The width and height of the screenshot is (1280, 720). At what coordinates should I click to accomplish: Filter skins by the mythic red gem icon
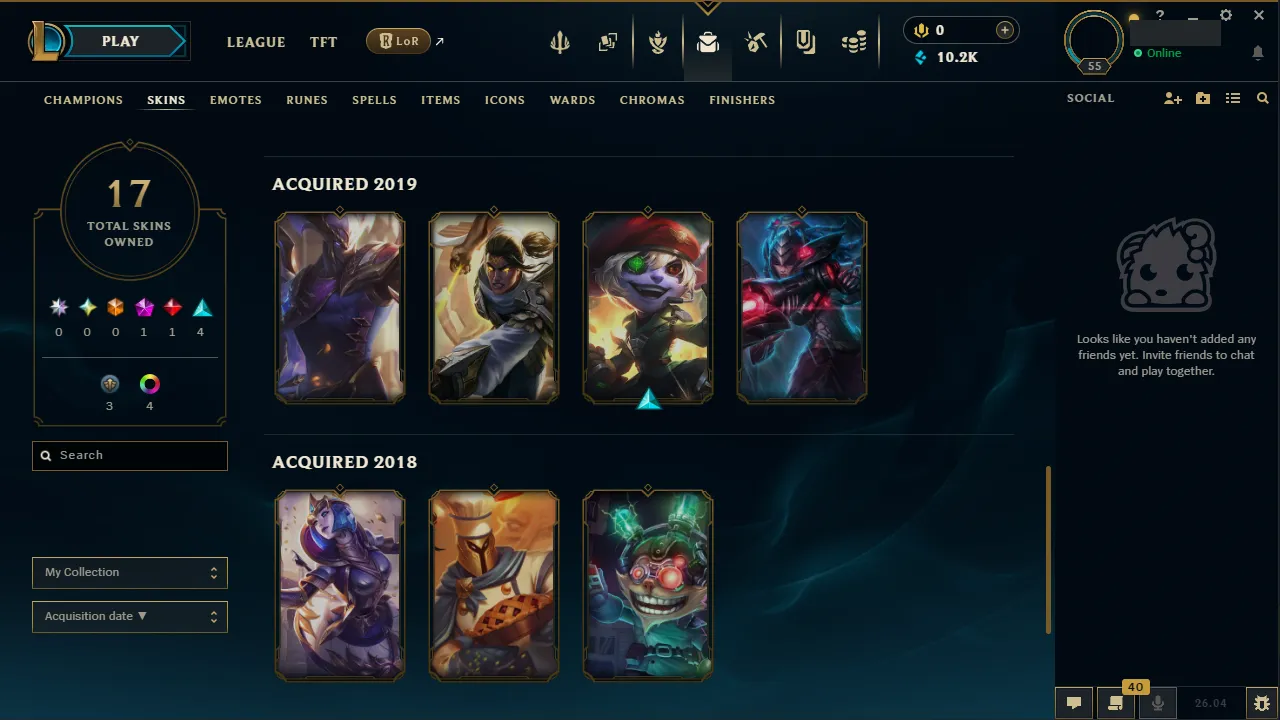click(171, 307)
